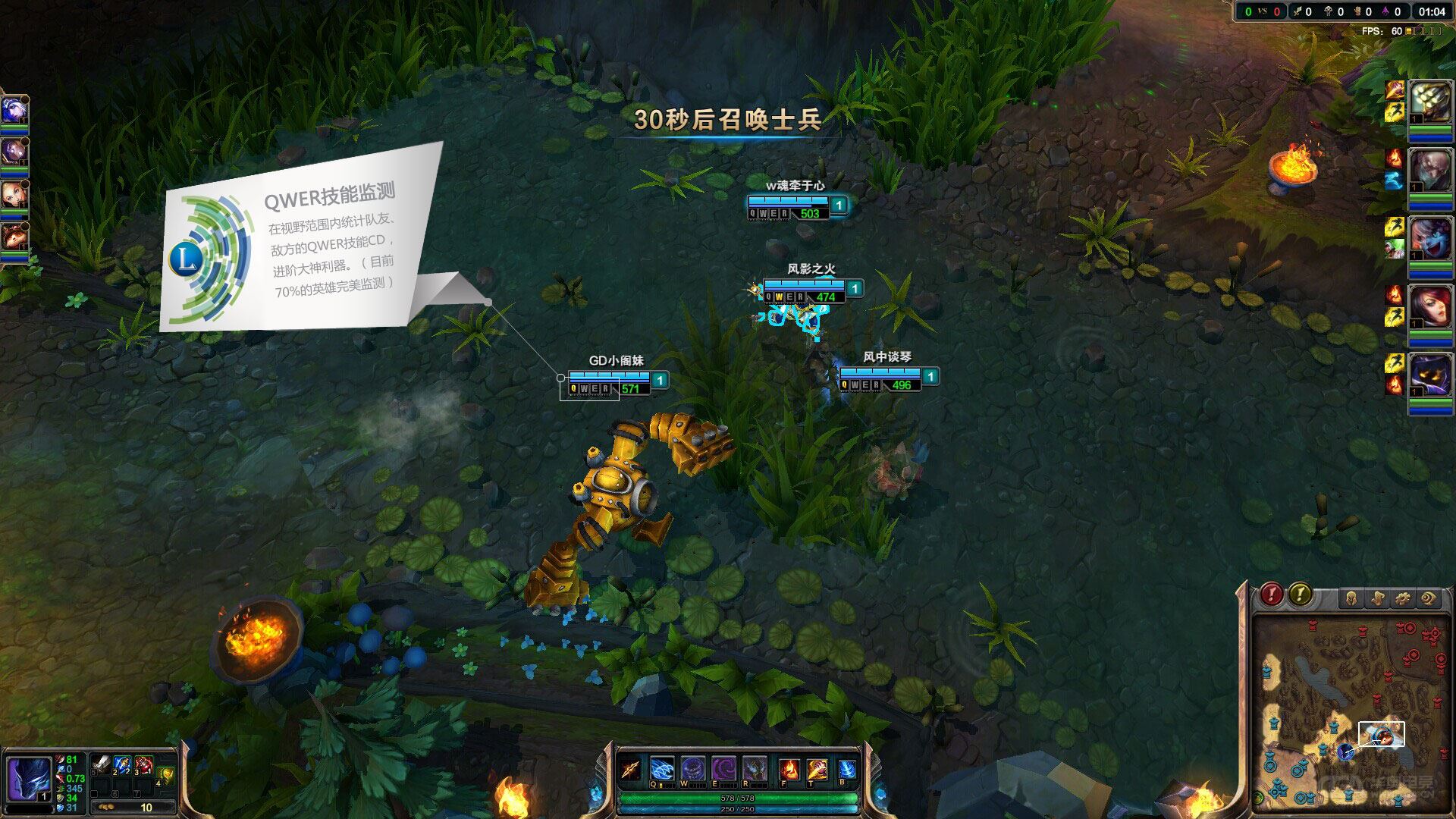Open the helmet character menu button

pos(1351,599)
